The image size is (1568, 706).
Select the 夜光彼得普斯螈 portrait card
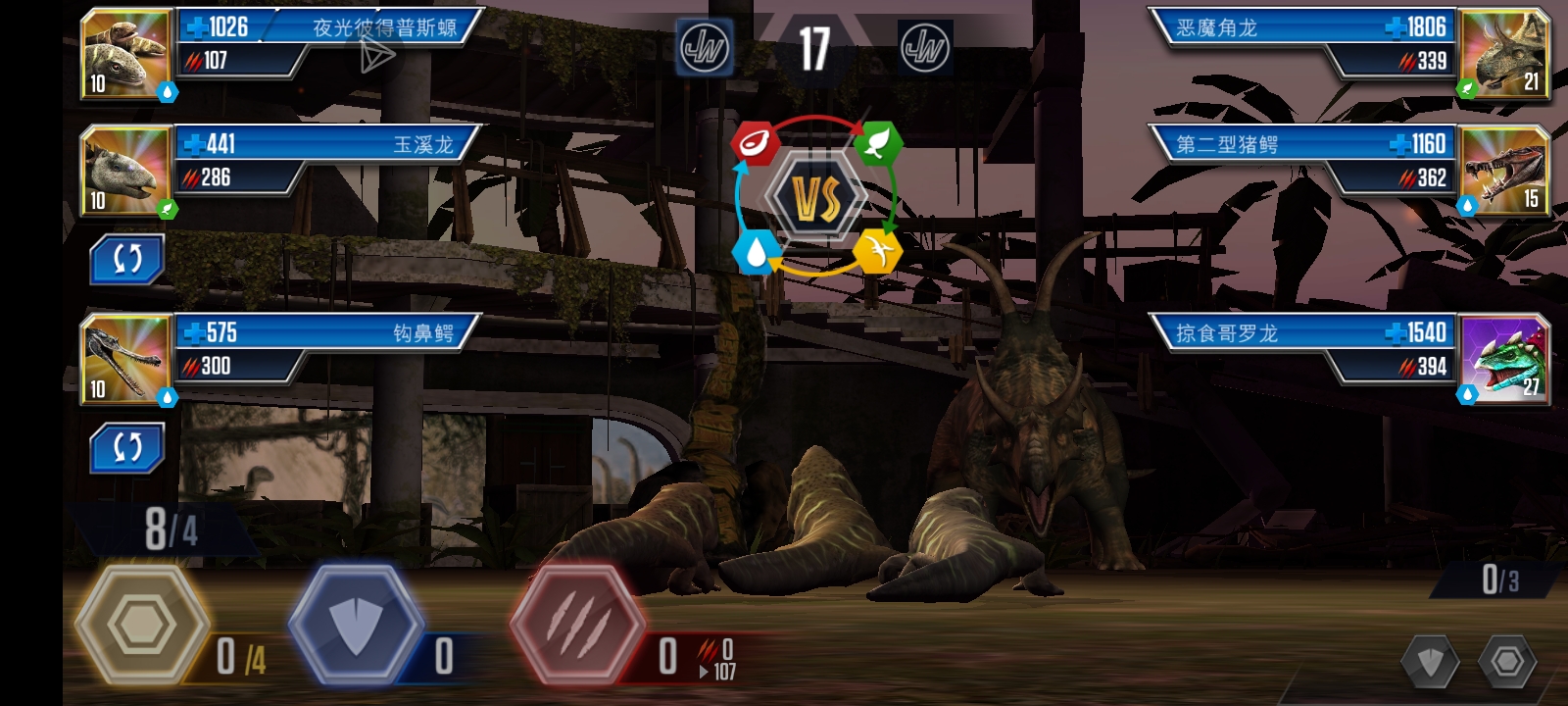(x=126, y=54)
